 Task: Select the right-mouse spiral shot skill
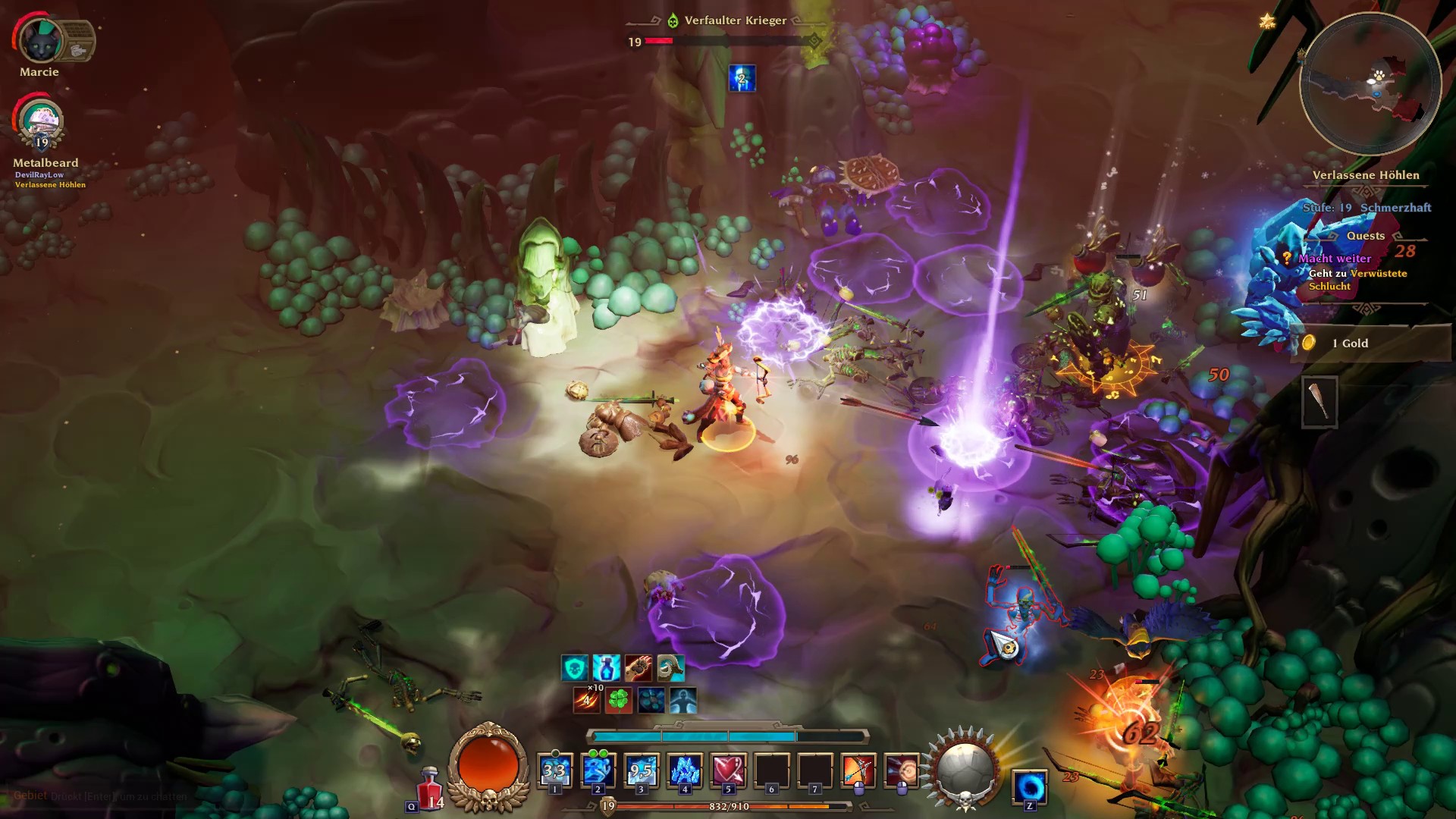point(902,771)
